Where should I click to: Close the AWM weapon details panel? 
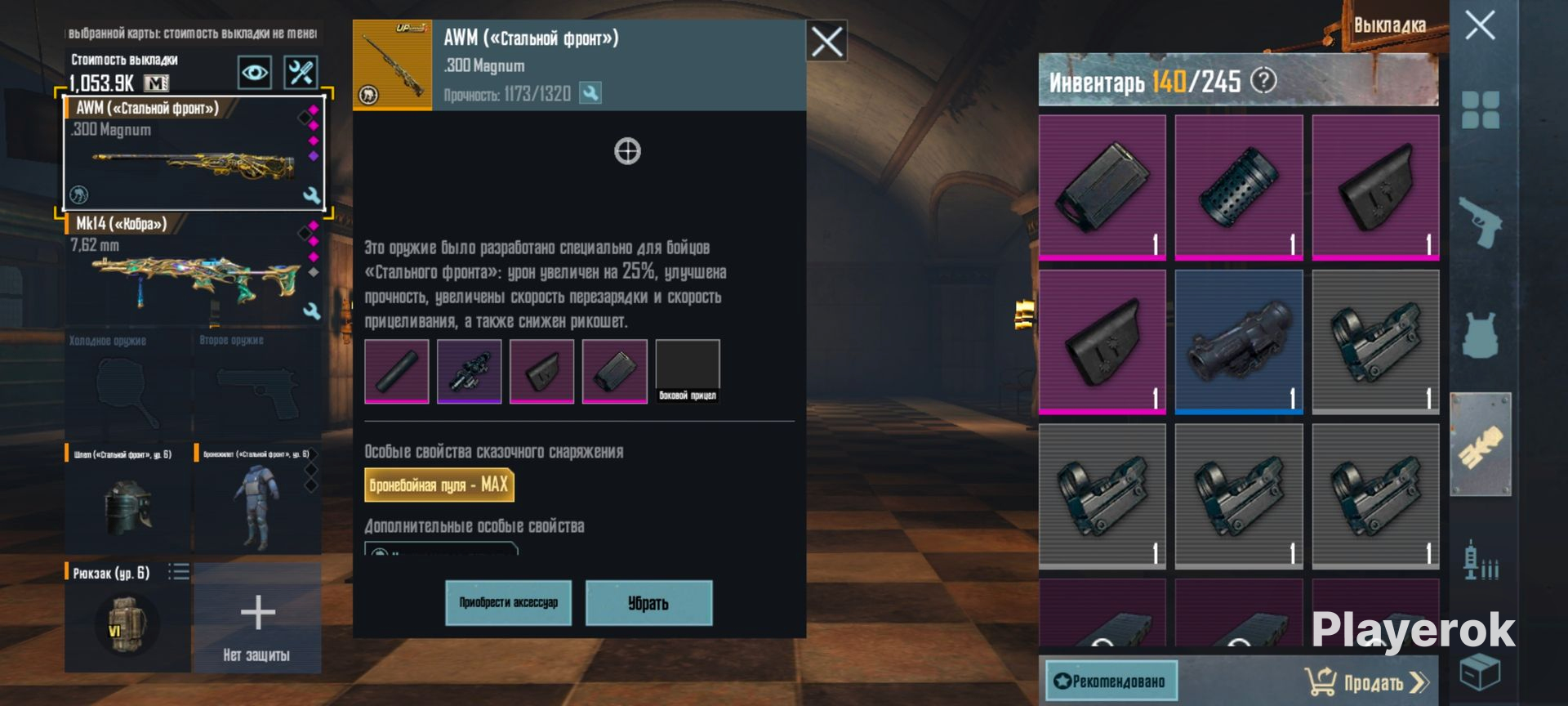pyautogui.click(x=826, y=41)
